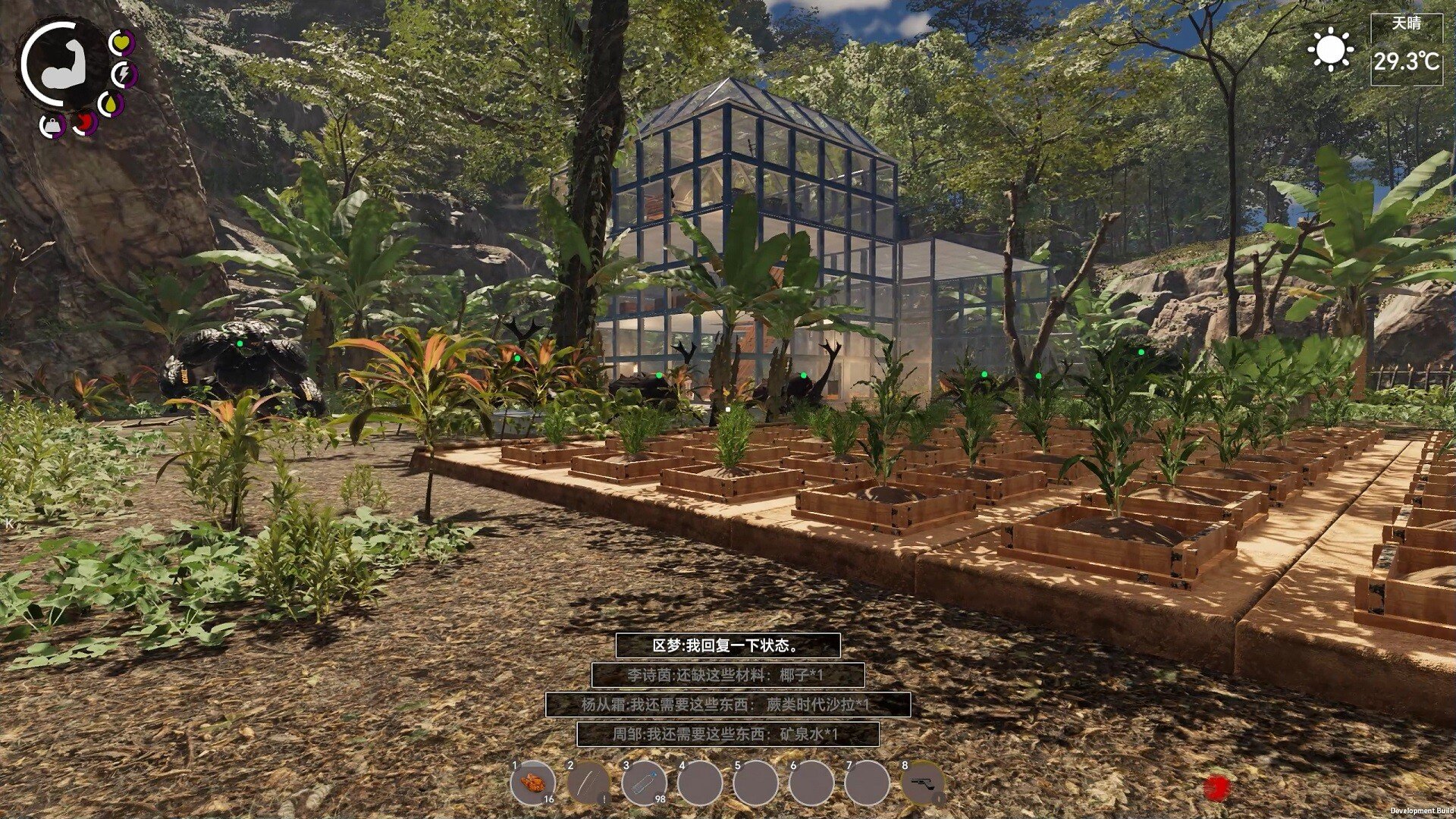Image resolution: width=1456 pixels, height=819 pixels.
Task: Select the roasted meat hotbar slot
Action: 533,783
